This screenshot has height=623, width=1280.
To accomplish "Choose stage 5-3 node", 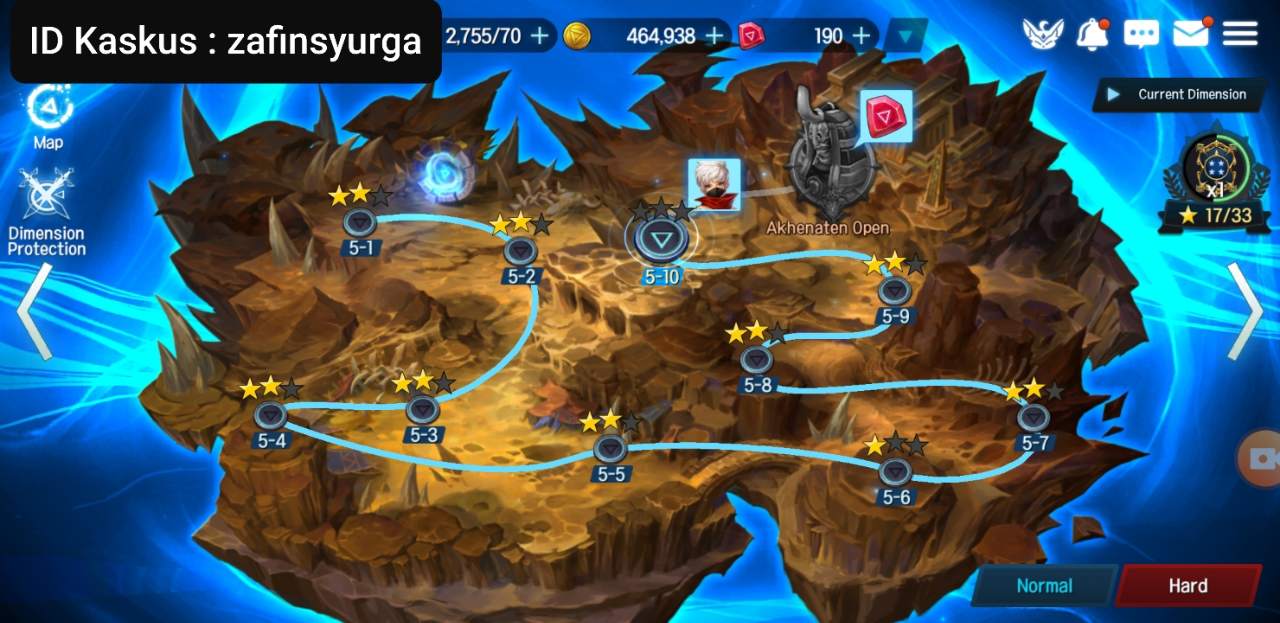I will (x=423, y=409).
